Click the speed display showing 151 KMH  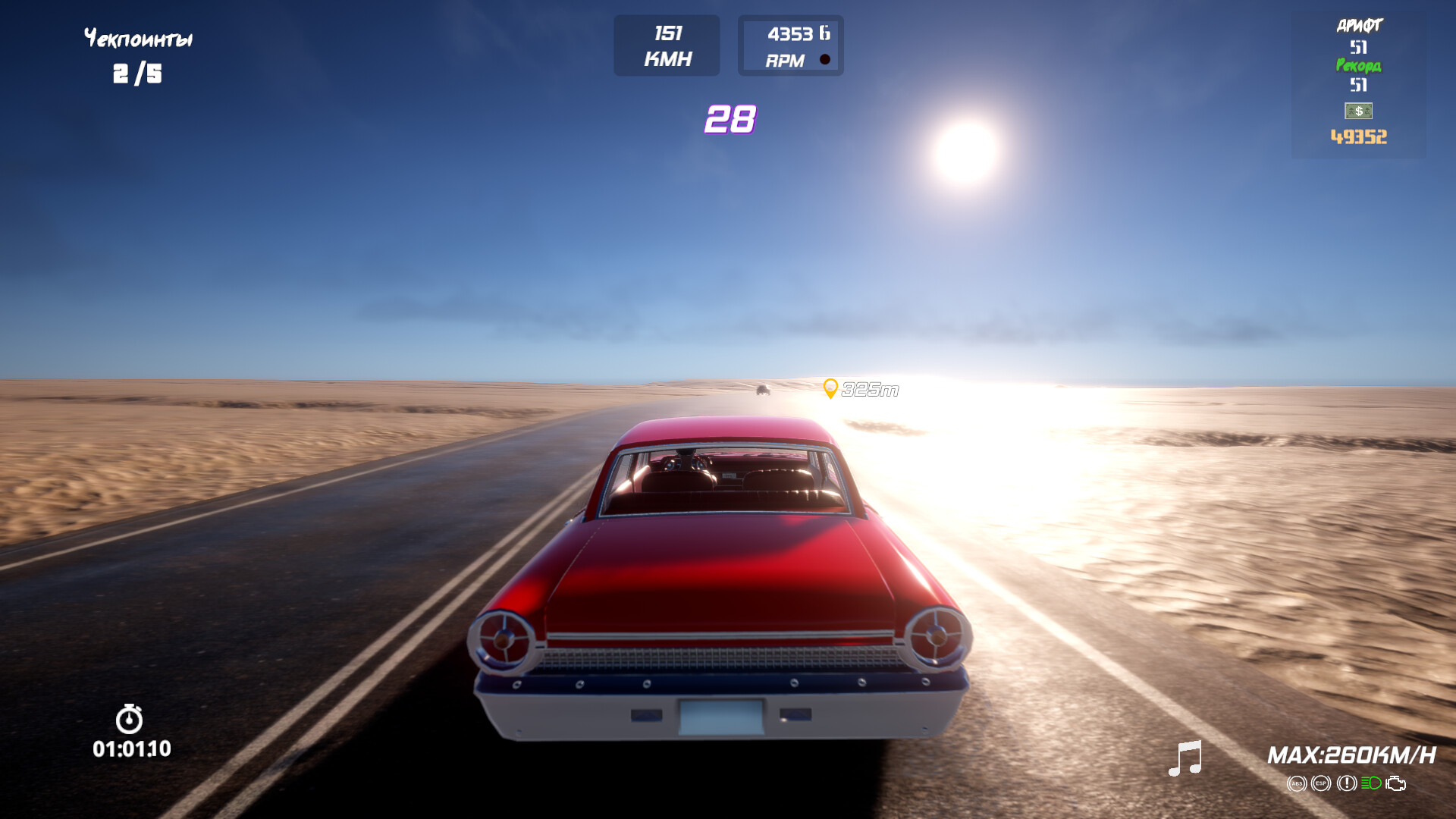point(666,44)
